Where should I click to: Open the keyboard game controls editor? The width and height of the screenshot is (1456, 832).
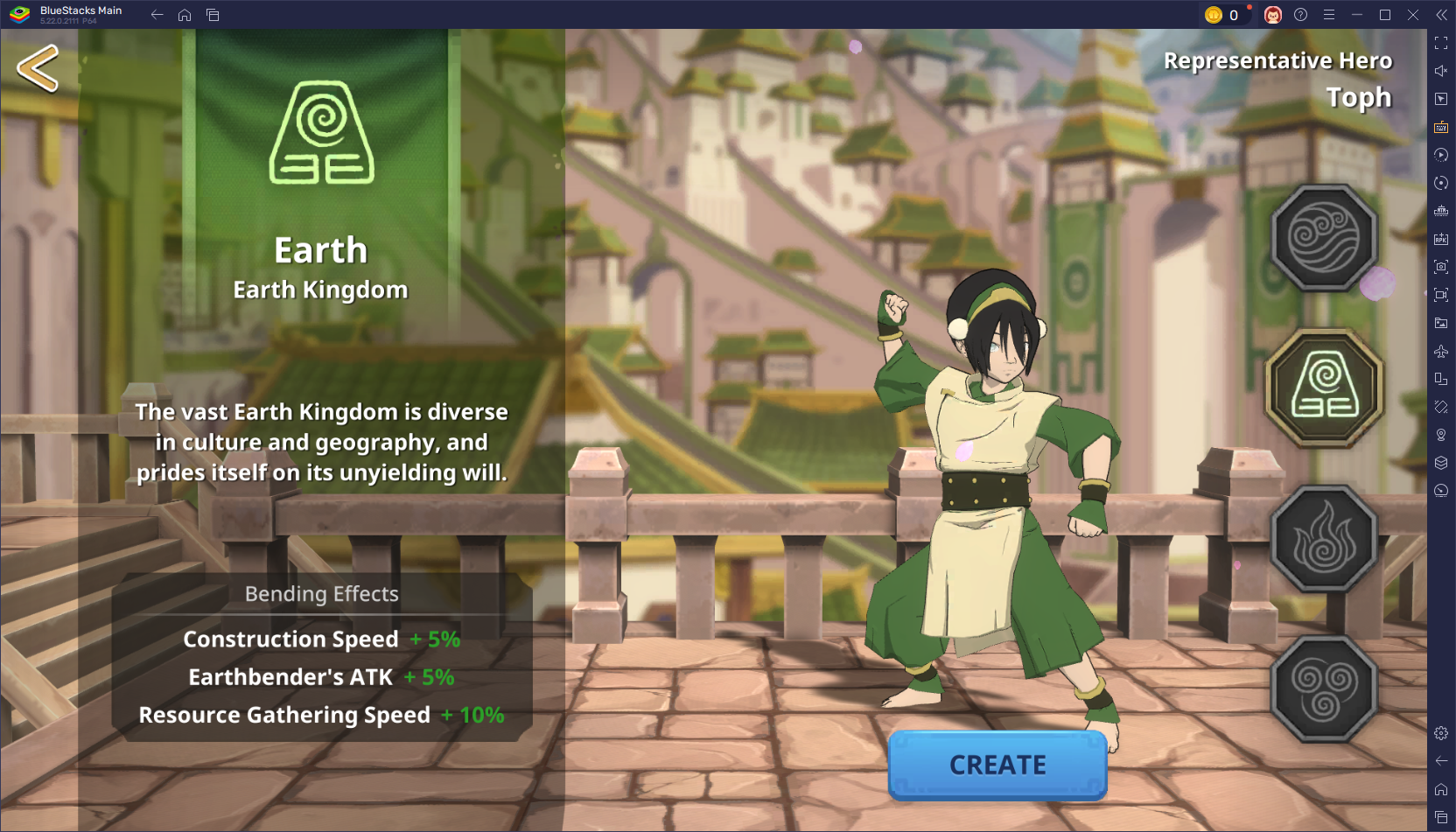1440,127
